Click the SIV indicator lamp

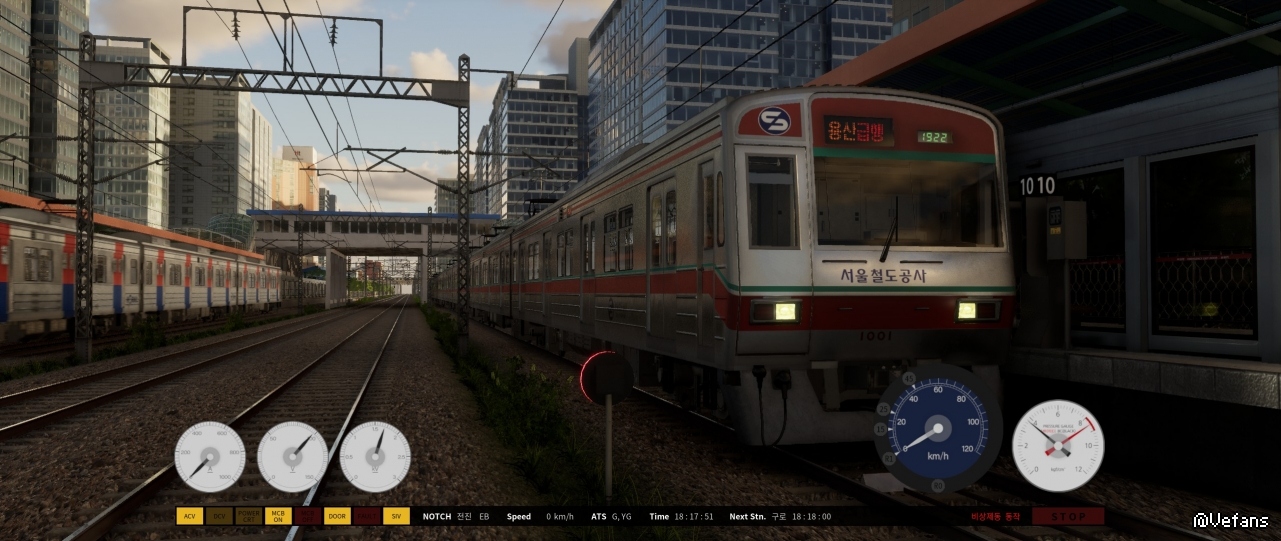(x=396, y=516)
